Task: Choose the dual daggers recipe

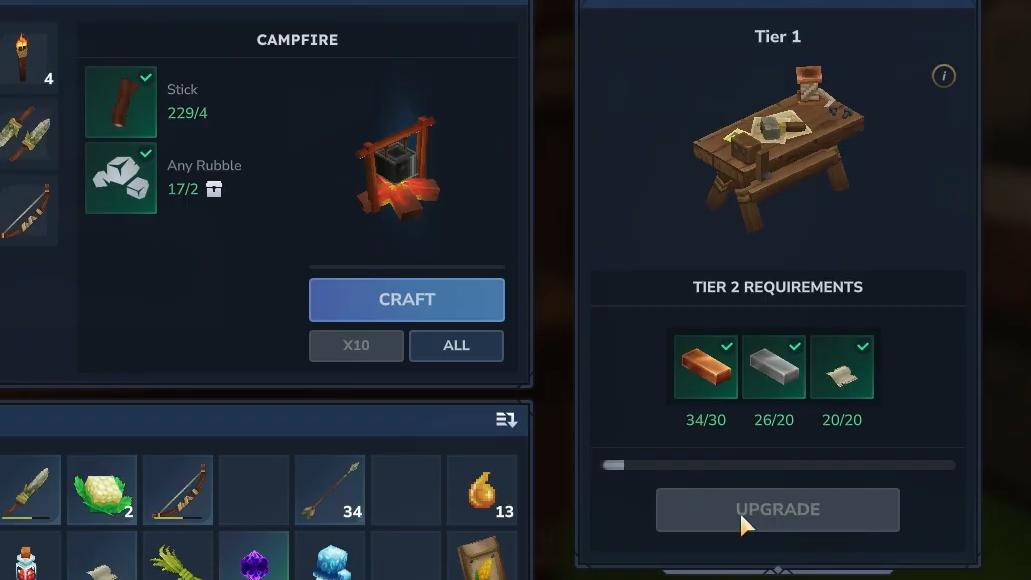Action: [24, 134]
